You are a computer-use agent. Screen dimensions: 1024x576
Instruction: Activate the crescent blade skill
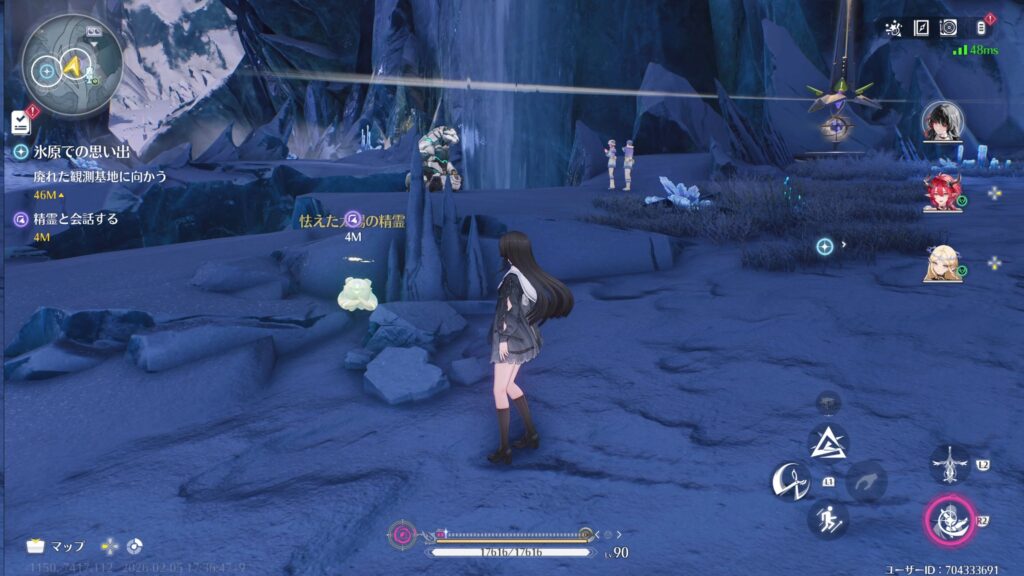790,482
